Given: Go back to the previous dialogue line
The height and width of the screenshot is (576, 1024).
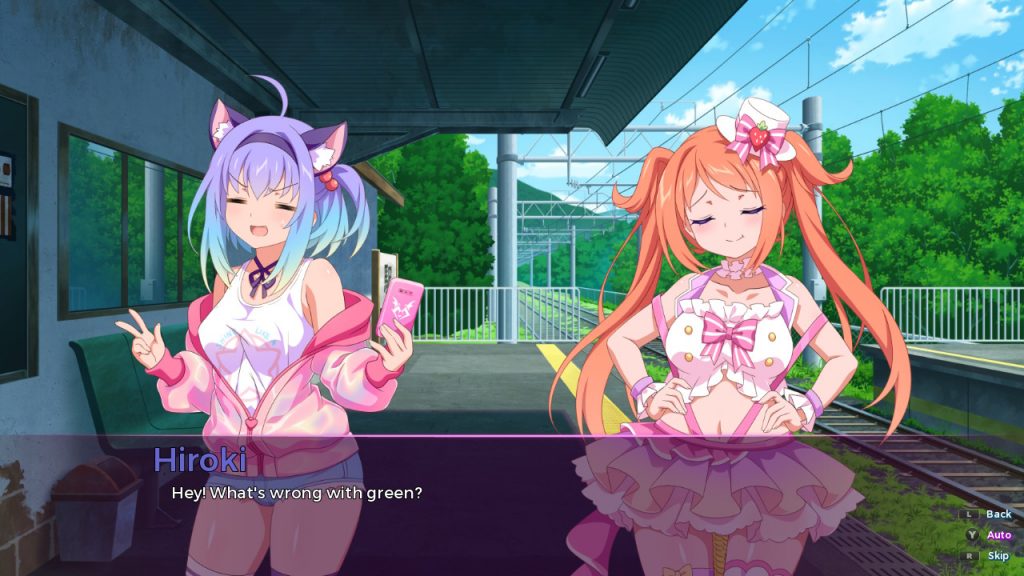Looking at the screenshot, I should pos(998,514).
